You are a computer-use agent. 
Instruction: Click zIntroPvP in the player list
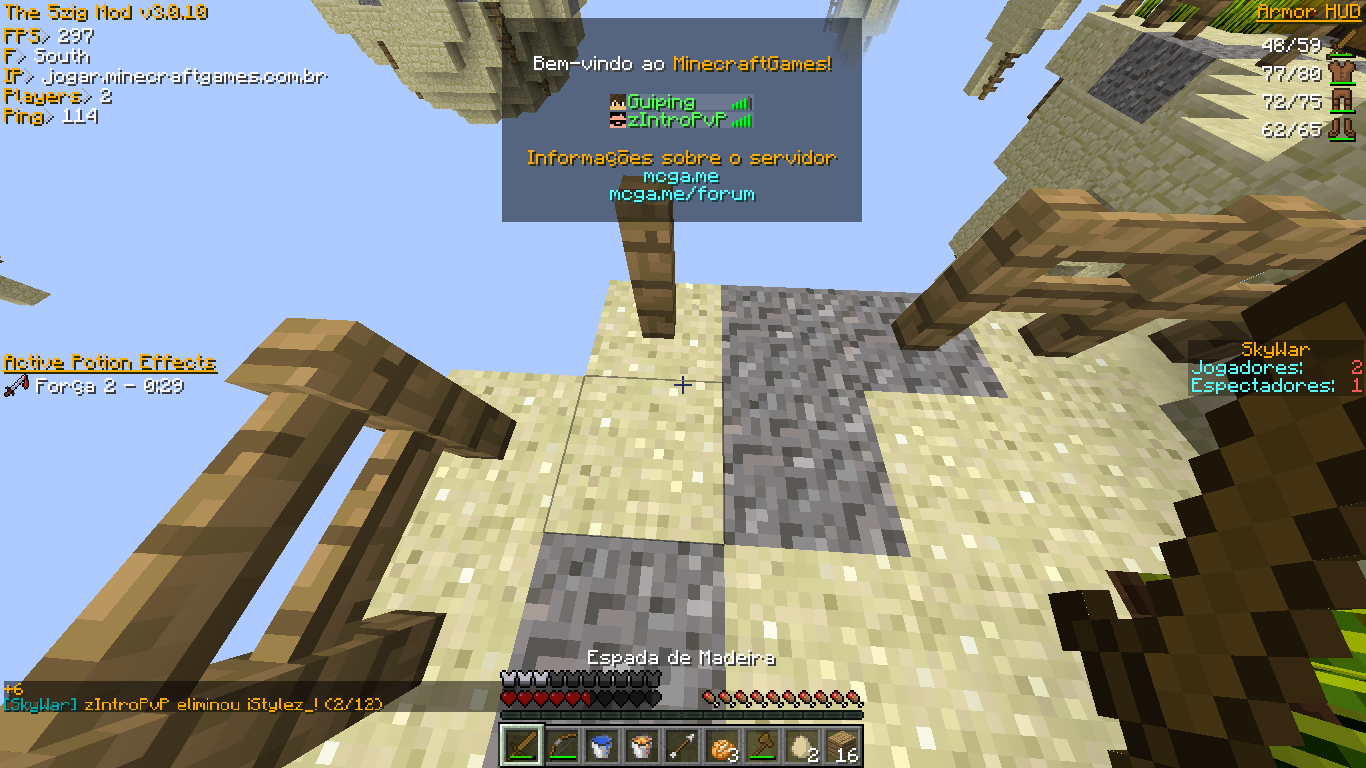(676, 120)
